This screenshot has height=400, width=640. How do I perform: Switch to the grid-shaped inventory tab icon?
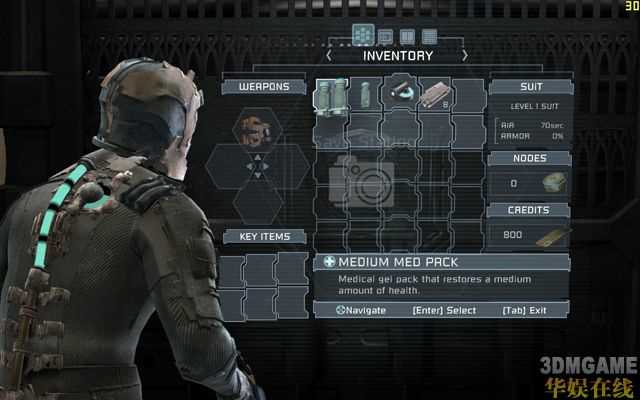[x=363, y=35]
